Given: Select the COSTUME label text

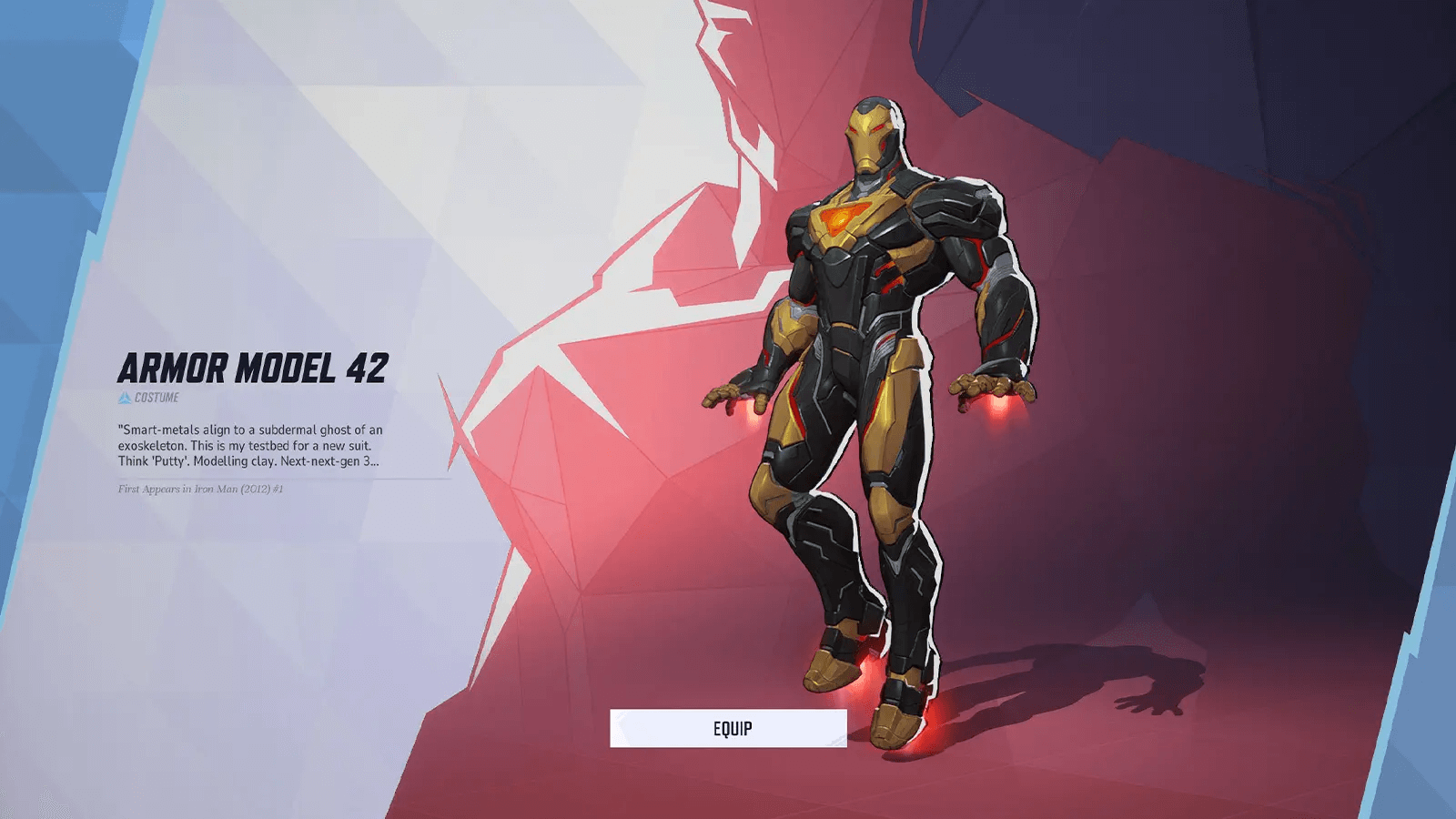Looking at the screenshot, I should click(157, 398).
